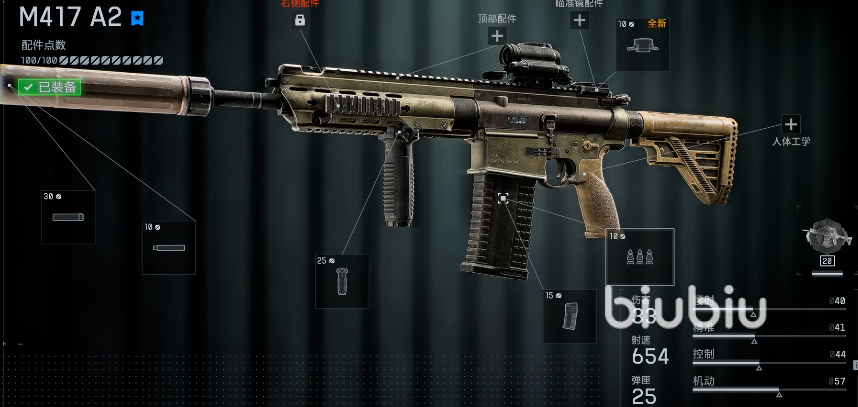Select the scope mount slot marked 全新
858x407 pixels.
(x=643, y=45)
